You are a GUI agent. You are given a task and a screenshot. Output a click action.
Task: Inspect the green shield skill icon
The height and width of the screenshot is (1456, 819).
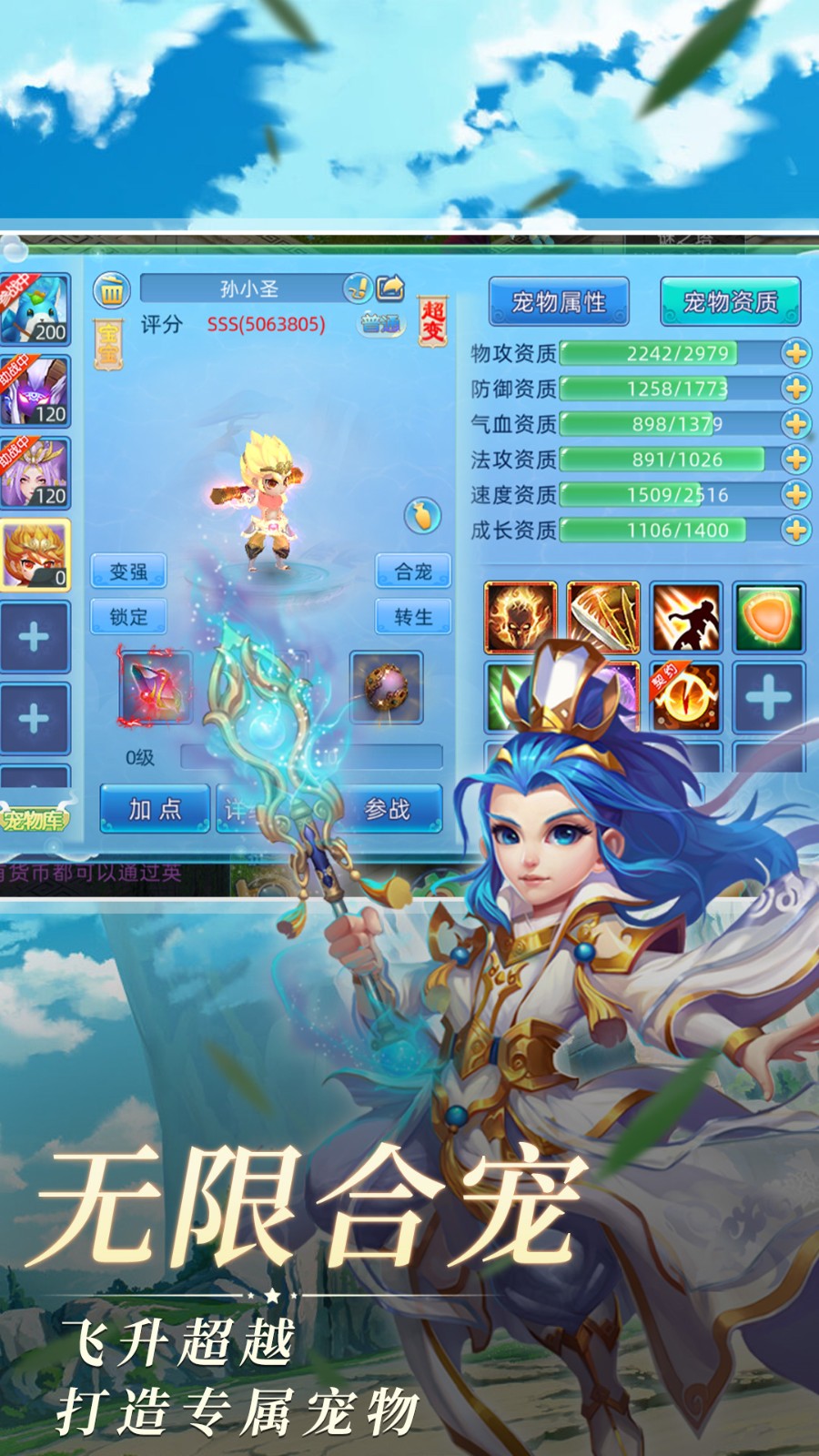pyautogui.click(x=769, y=618)
